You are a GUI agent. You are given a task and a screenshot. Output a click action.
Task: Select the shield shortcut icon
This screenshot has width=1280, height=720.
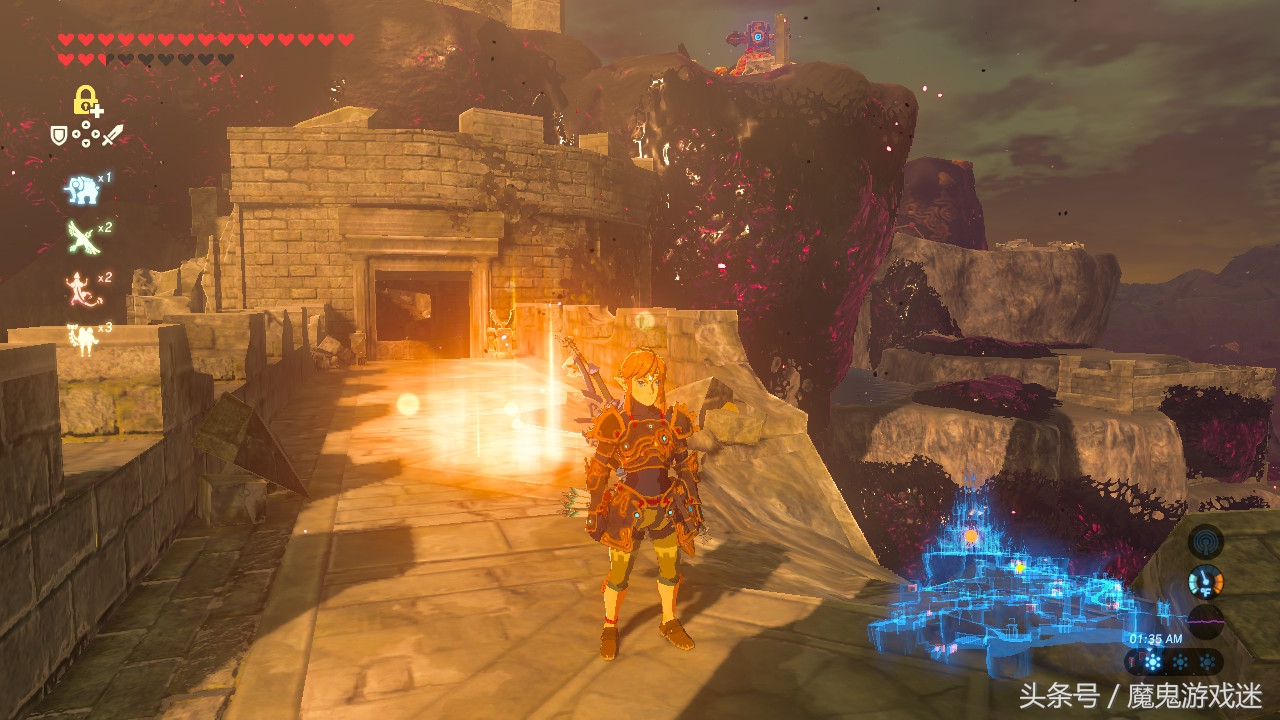coord(60,134)
